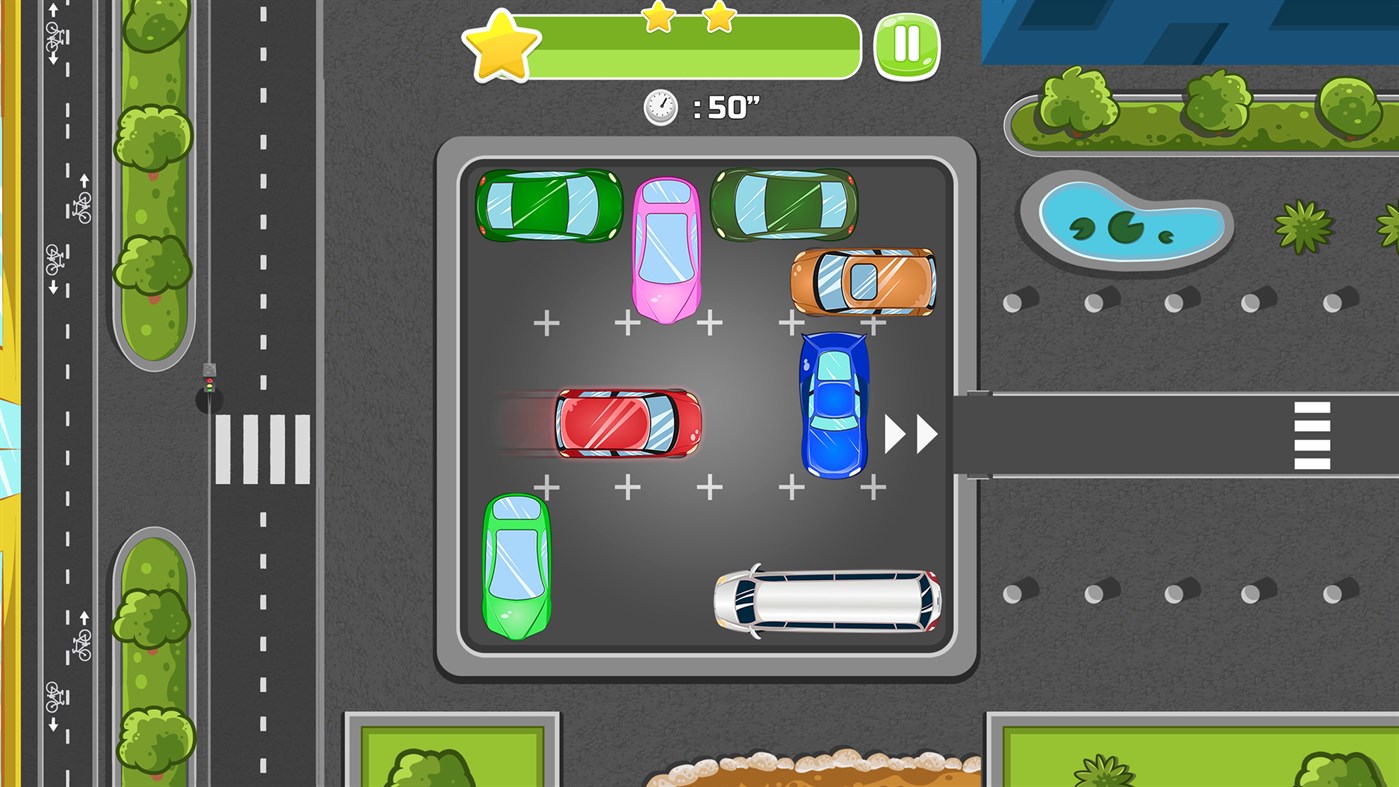Select the blue car blocking the exit

[833, 405]
